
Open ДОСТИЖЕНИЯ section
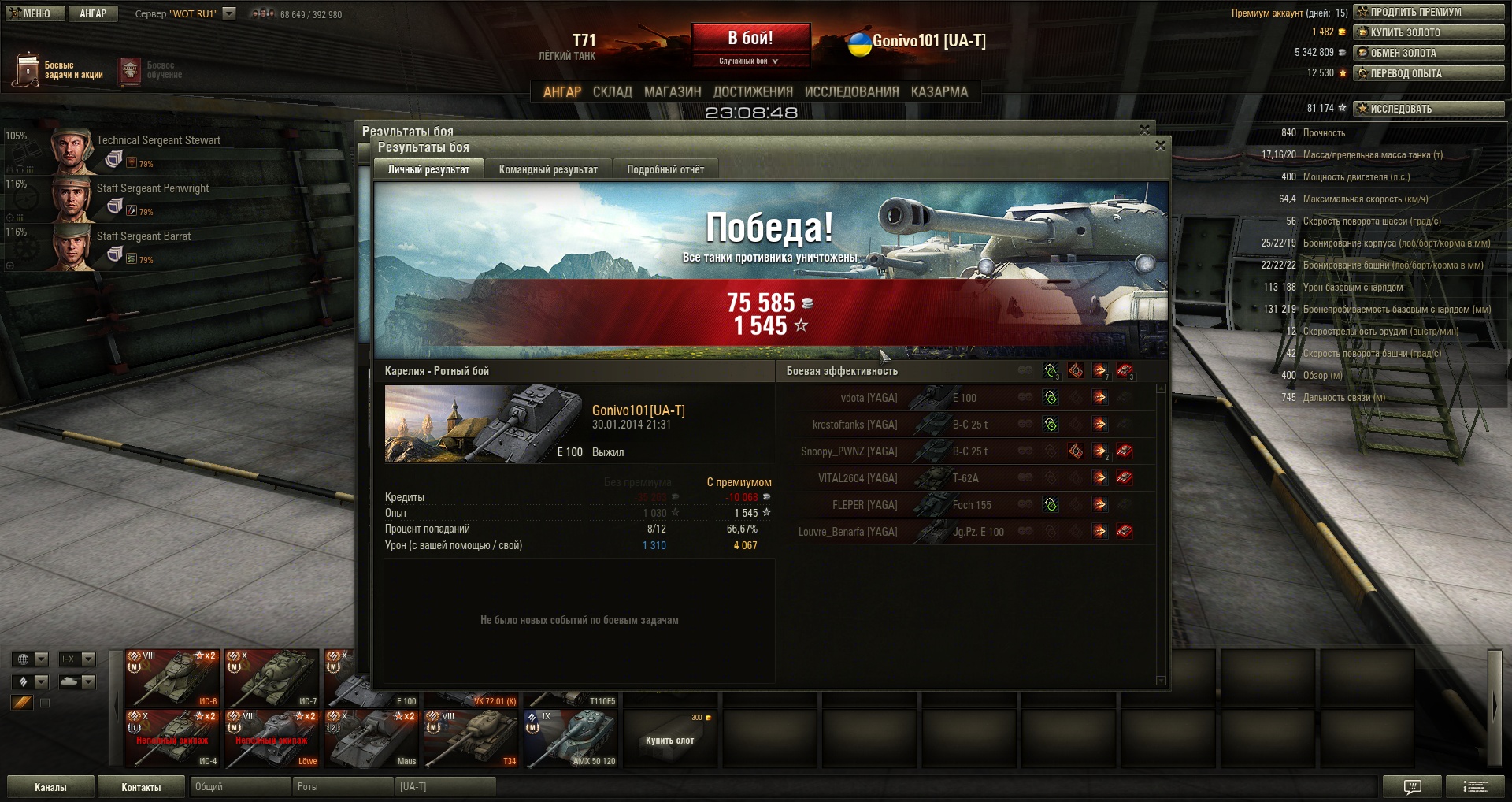[753, 92]
